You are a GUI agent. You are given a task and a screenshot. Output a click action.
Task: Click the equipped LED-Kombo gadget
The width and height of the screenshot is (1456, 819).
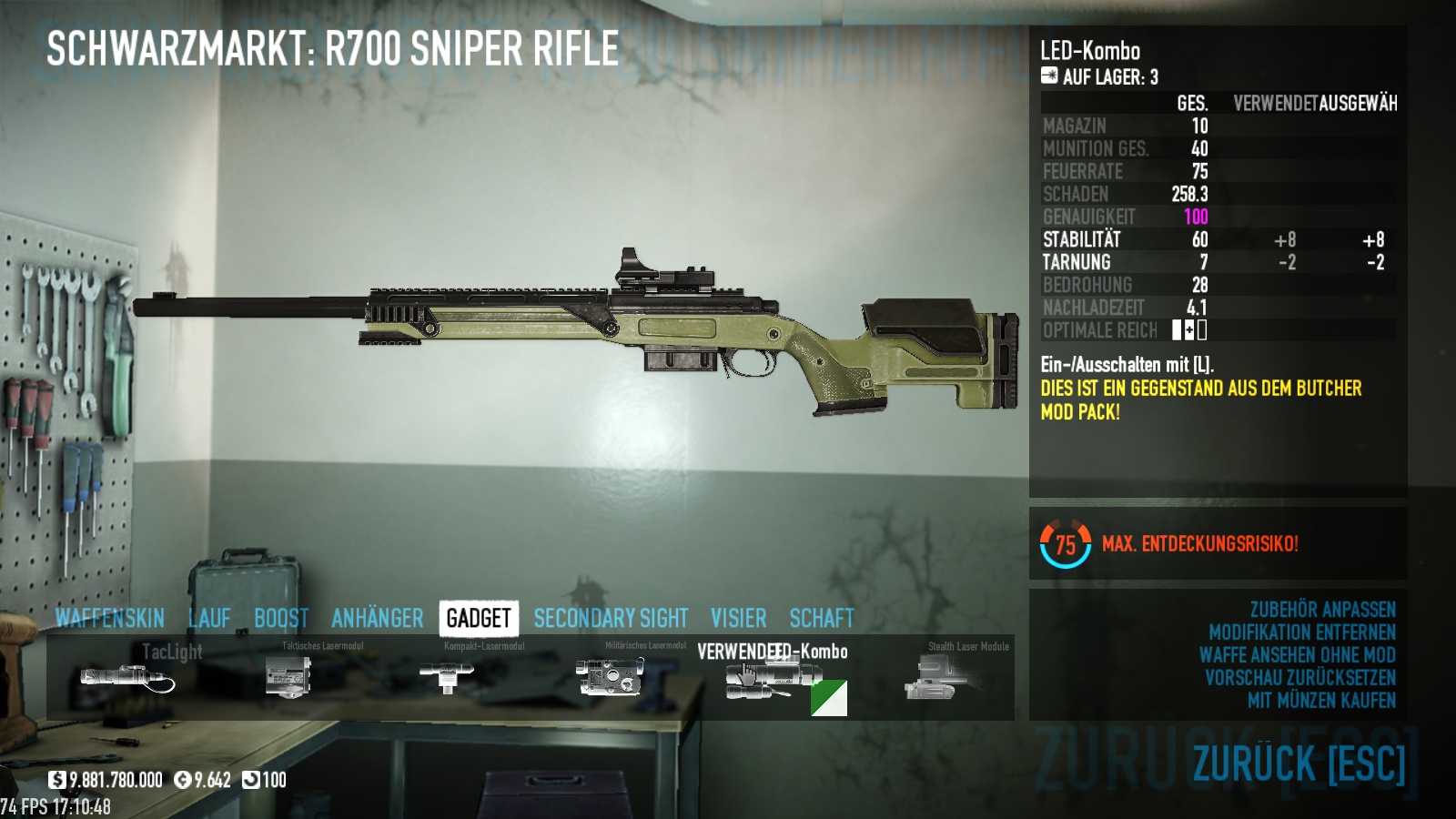coord(772,680)
